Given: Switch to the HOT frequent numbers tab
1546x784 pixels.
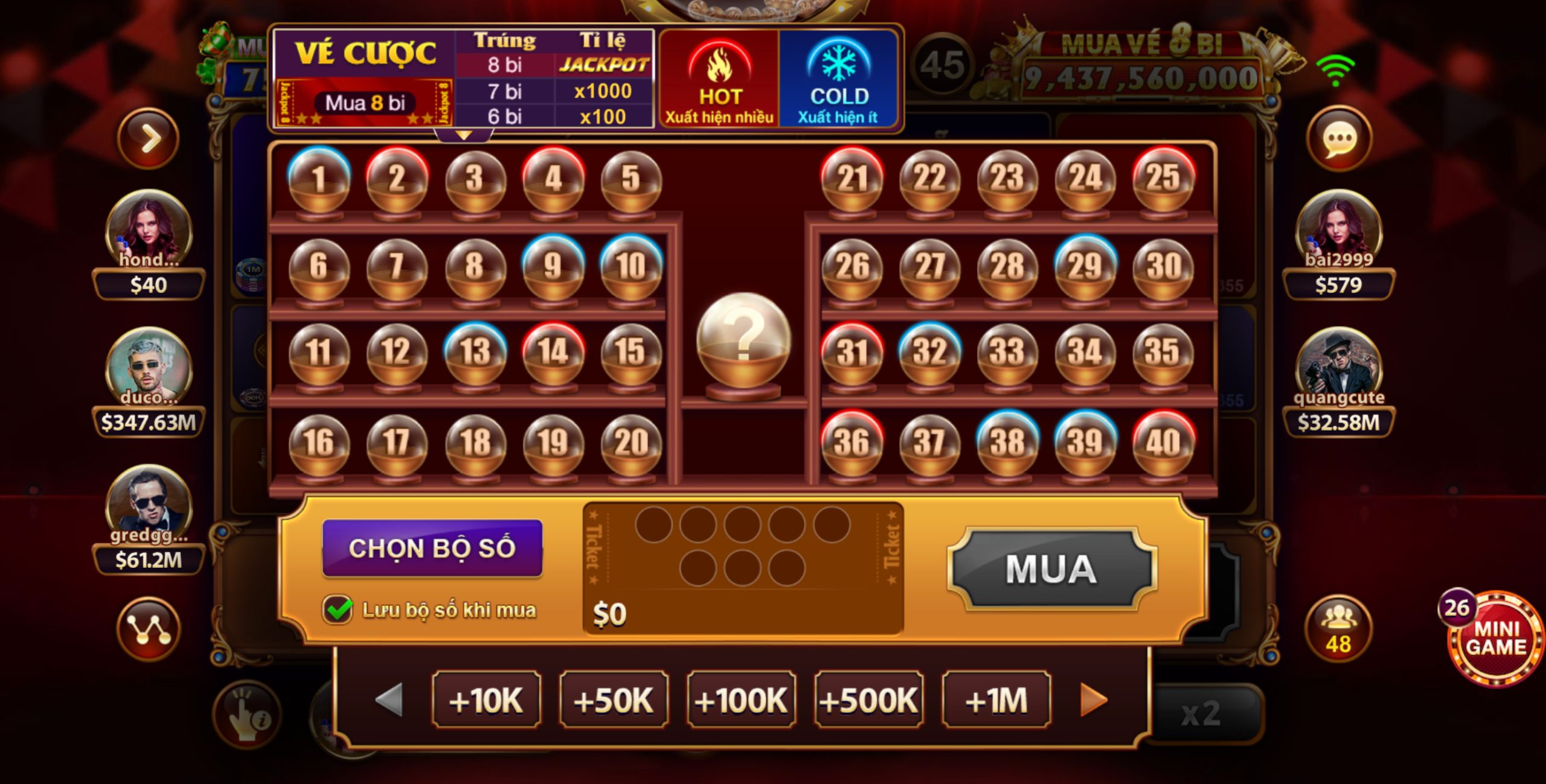Looking at the screenshot, I should pyautogui.click(x=719, y=80).
